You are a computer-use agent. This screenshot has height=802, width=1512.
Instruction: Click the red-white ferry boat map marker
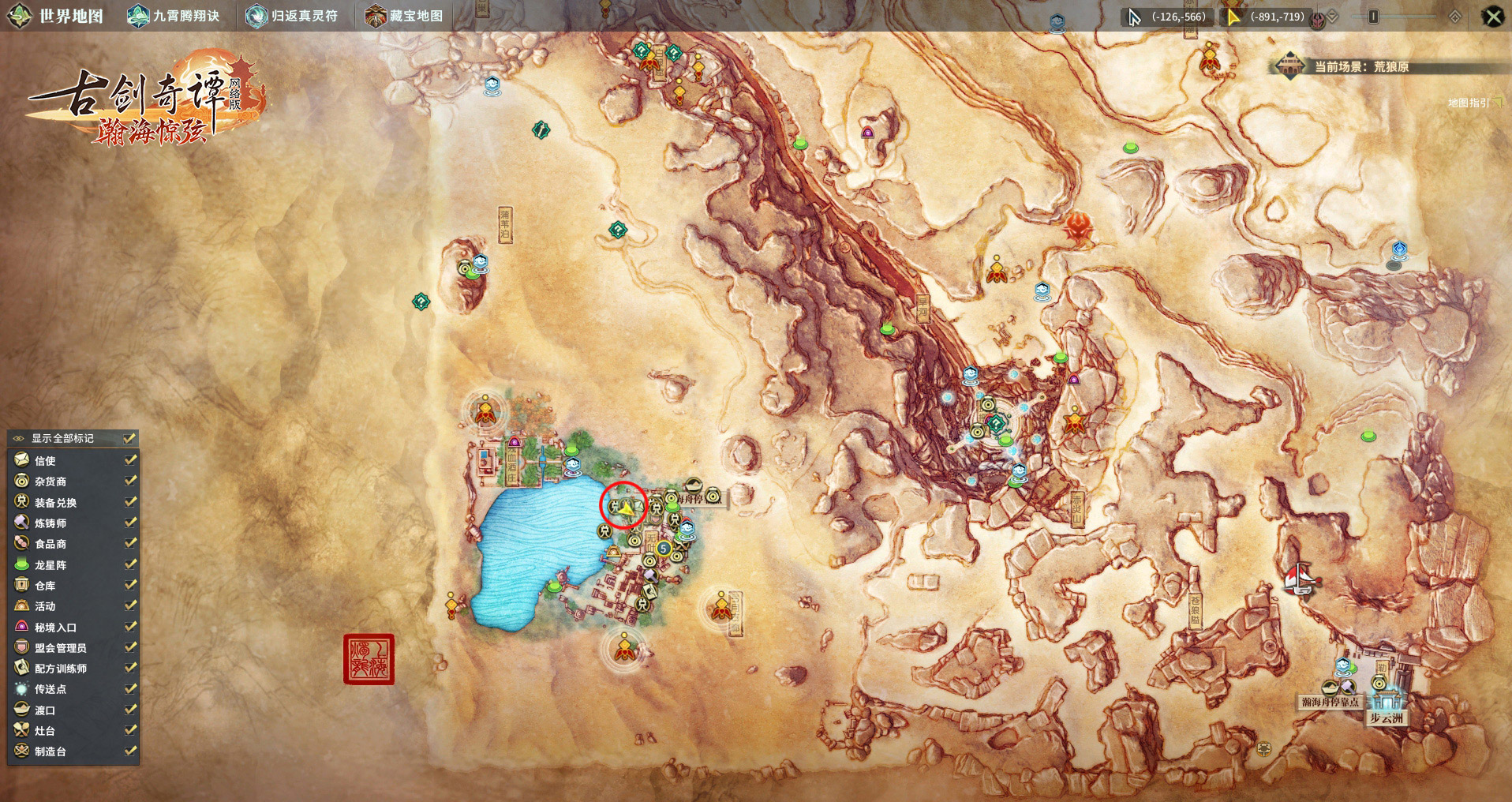coord(1300,581)
